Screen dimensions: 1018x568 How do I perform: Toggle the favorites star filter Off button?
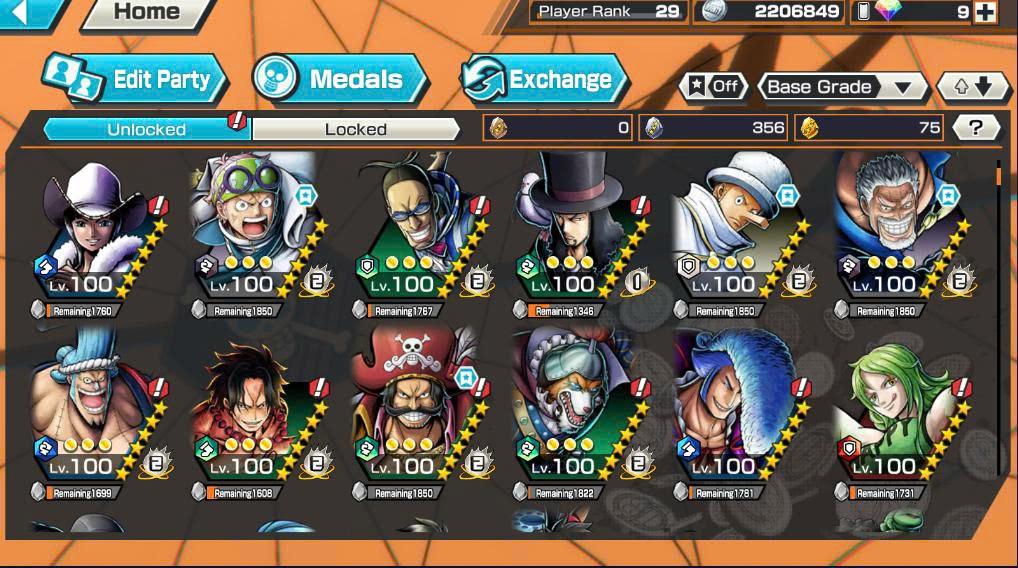[712, 87]
